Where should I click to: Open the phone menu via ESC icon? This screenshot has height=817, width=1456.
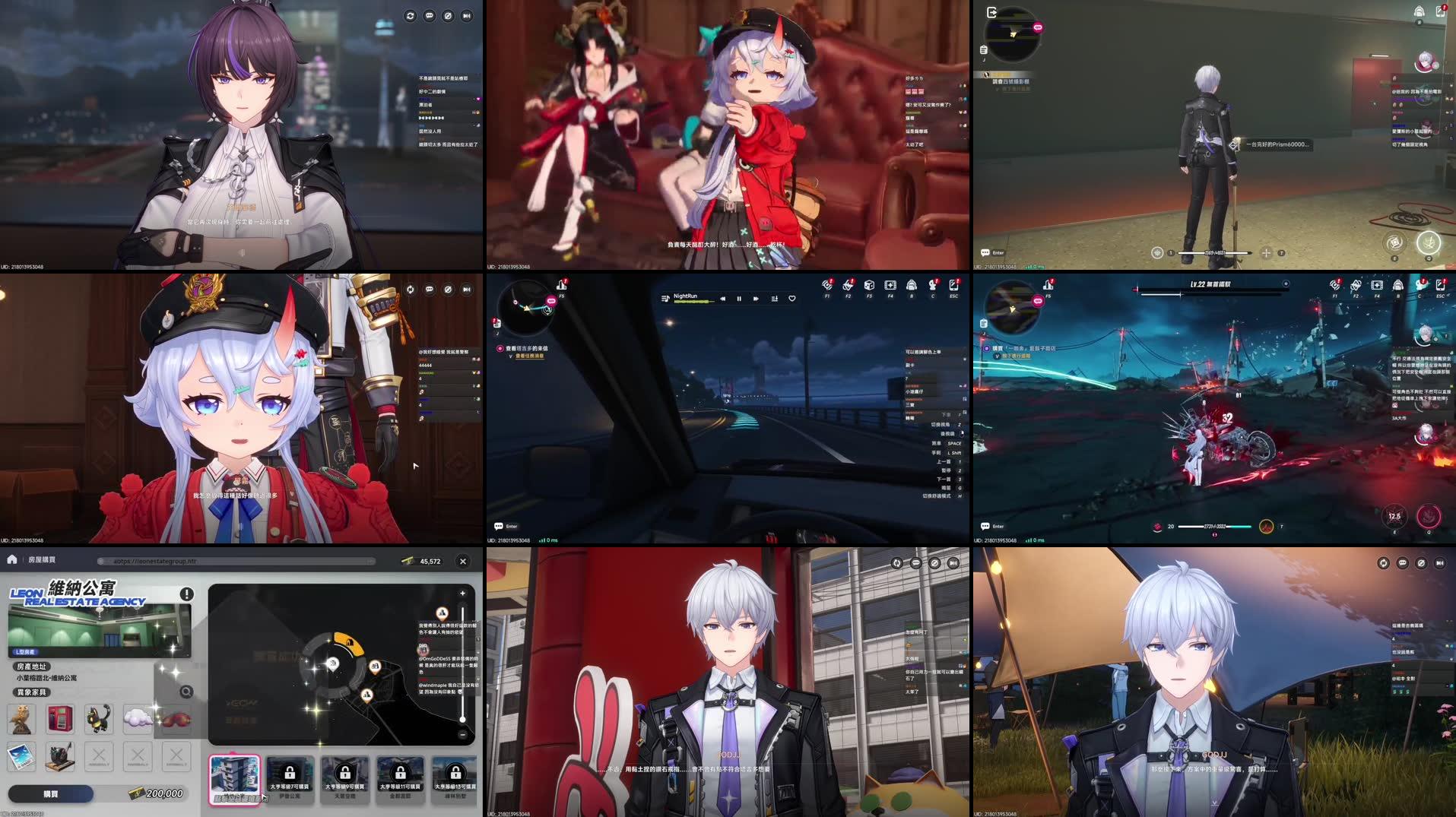point(953,286)
